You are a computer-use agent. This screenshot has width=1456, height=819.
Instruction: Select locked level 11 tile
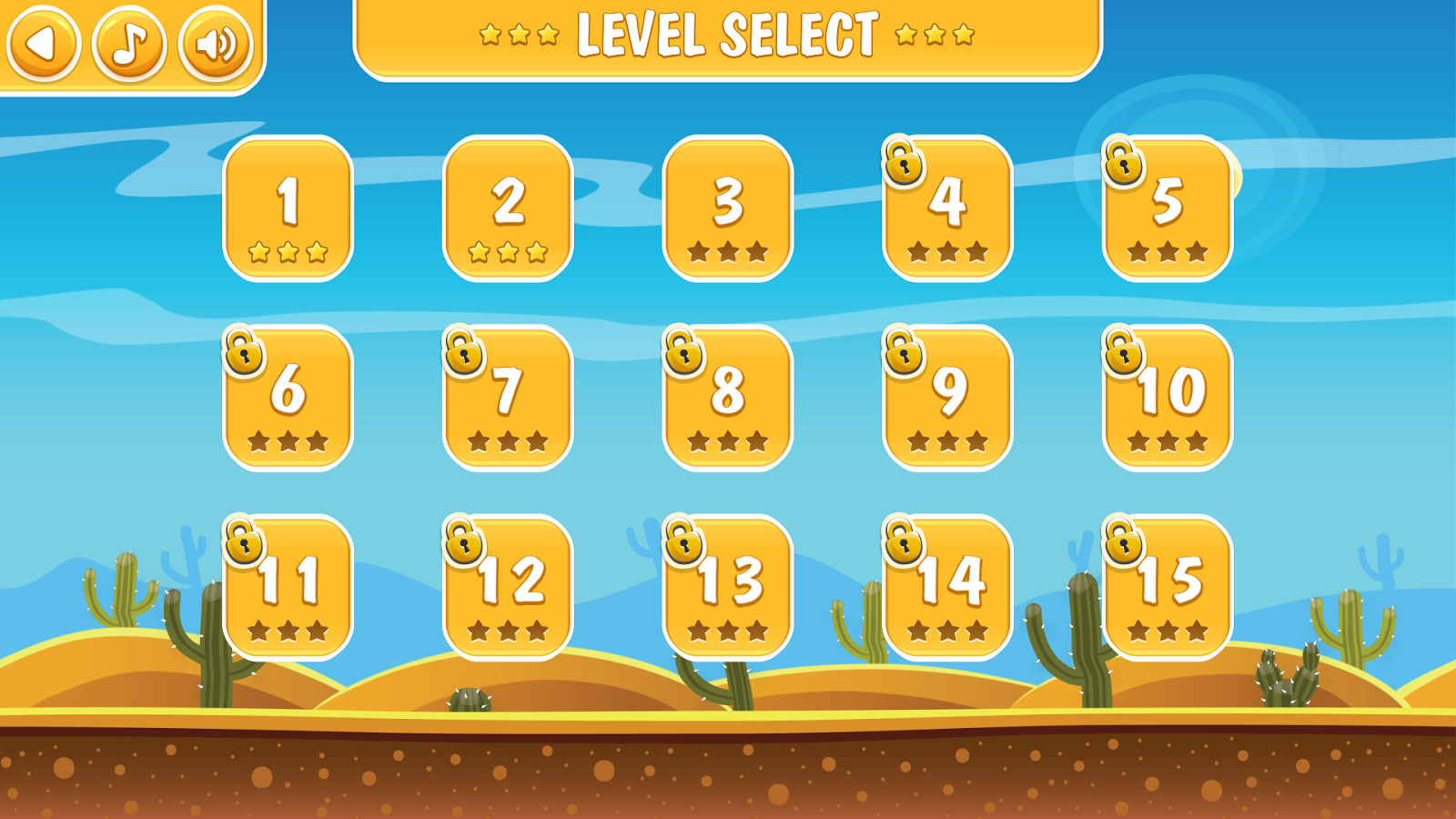pyautogui.click(x=288, y=587)
